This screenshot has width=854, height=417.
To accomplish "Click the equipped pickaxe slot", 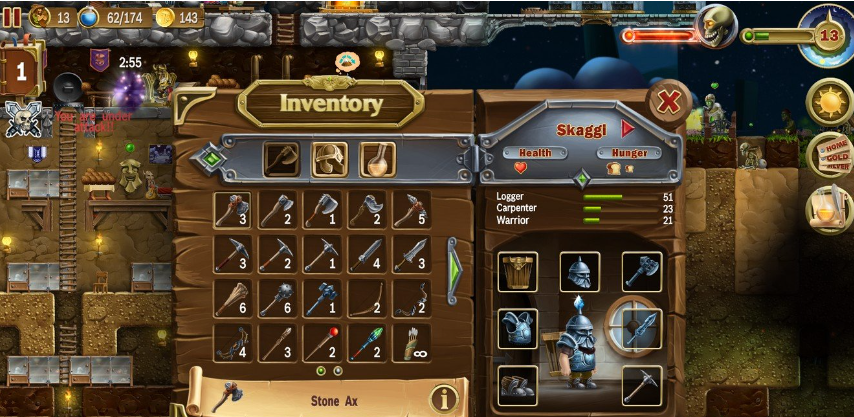I will pos(641,385).
